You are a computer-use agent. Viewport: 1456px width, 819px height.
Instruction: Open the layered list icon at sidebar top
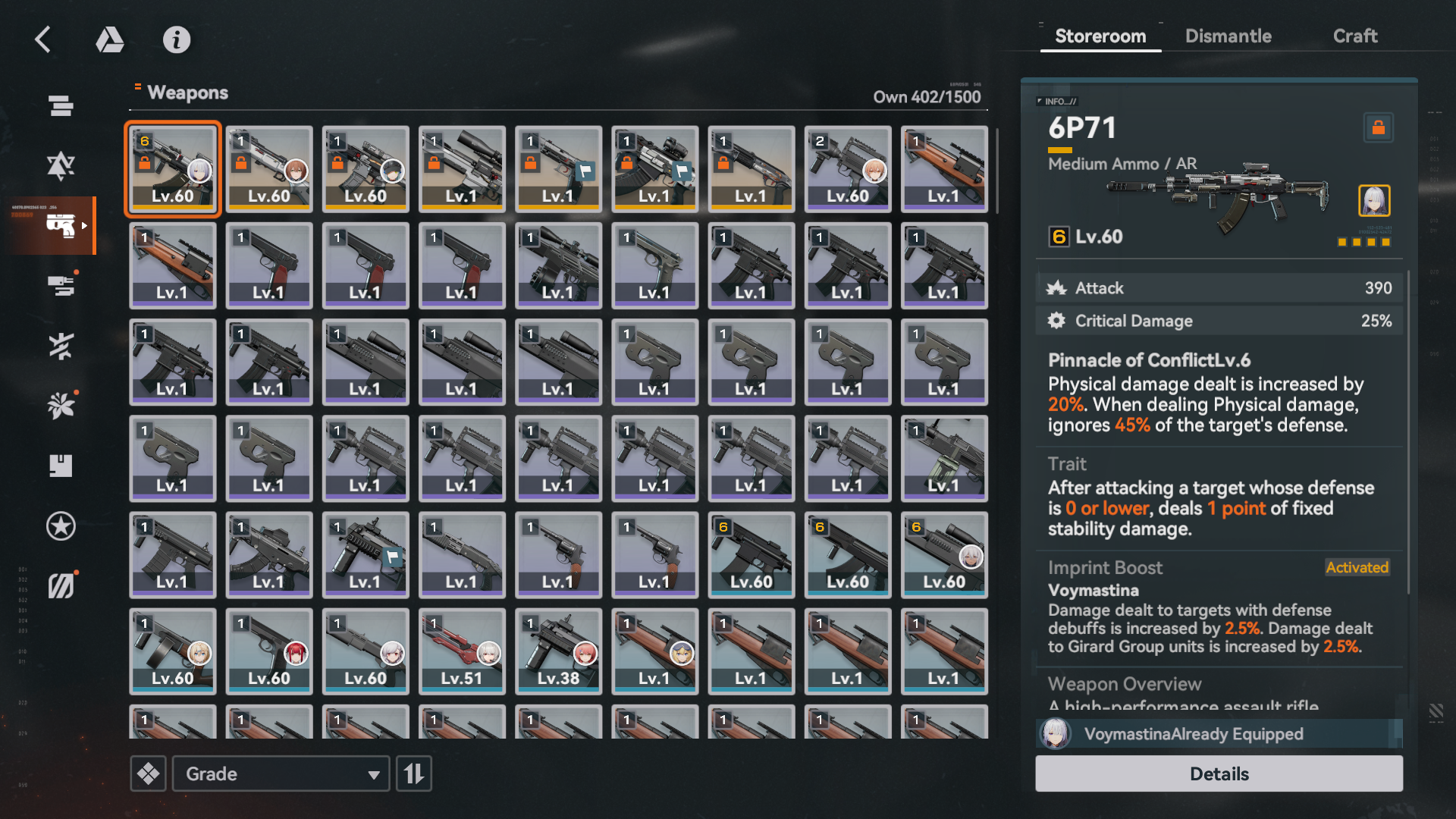61,106
